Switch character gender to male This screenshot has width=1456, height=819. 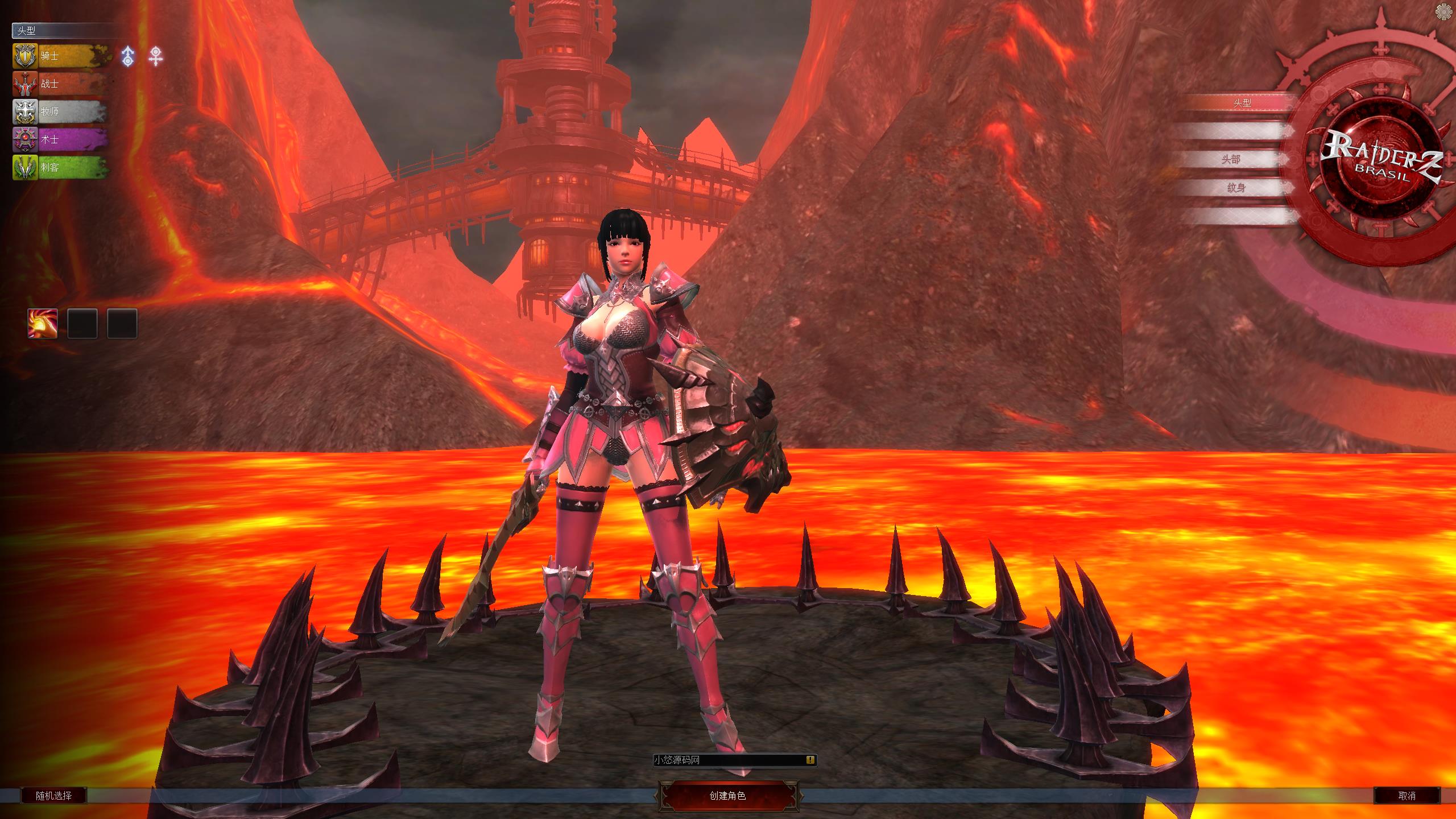[x=129, y=56]
